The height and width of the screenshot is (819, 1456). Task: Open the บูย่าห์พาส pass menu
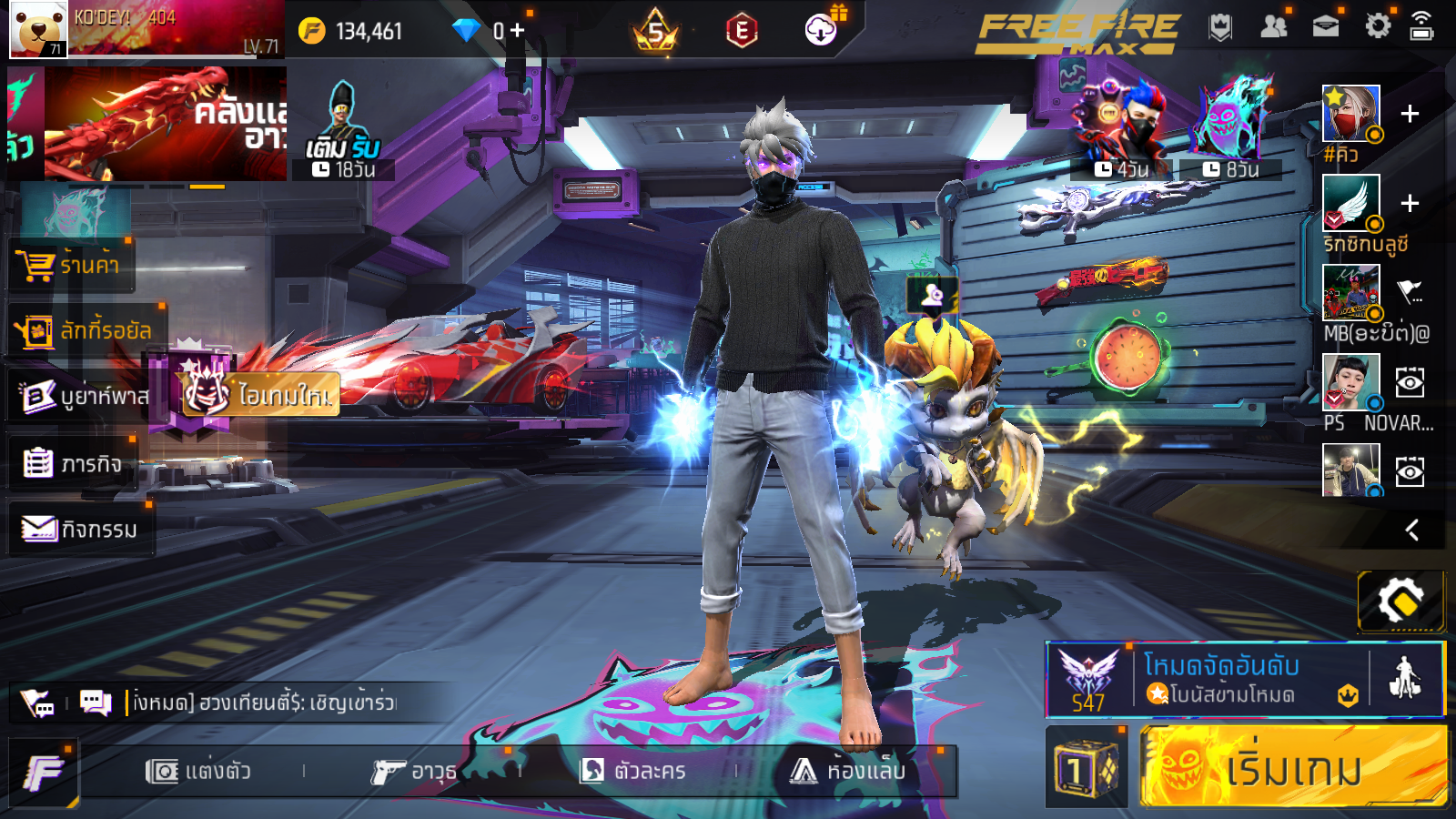tap(84, 396)
